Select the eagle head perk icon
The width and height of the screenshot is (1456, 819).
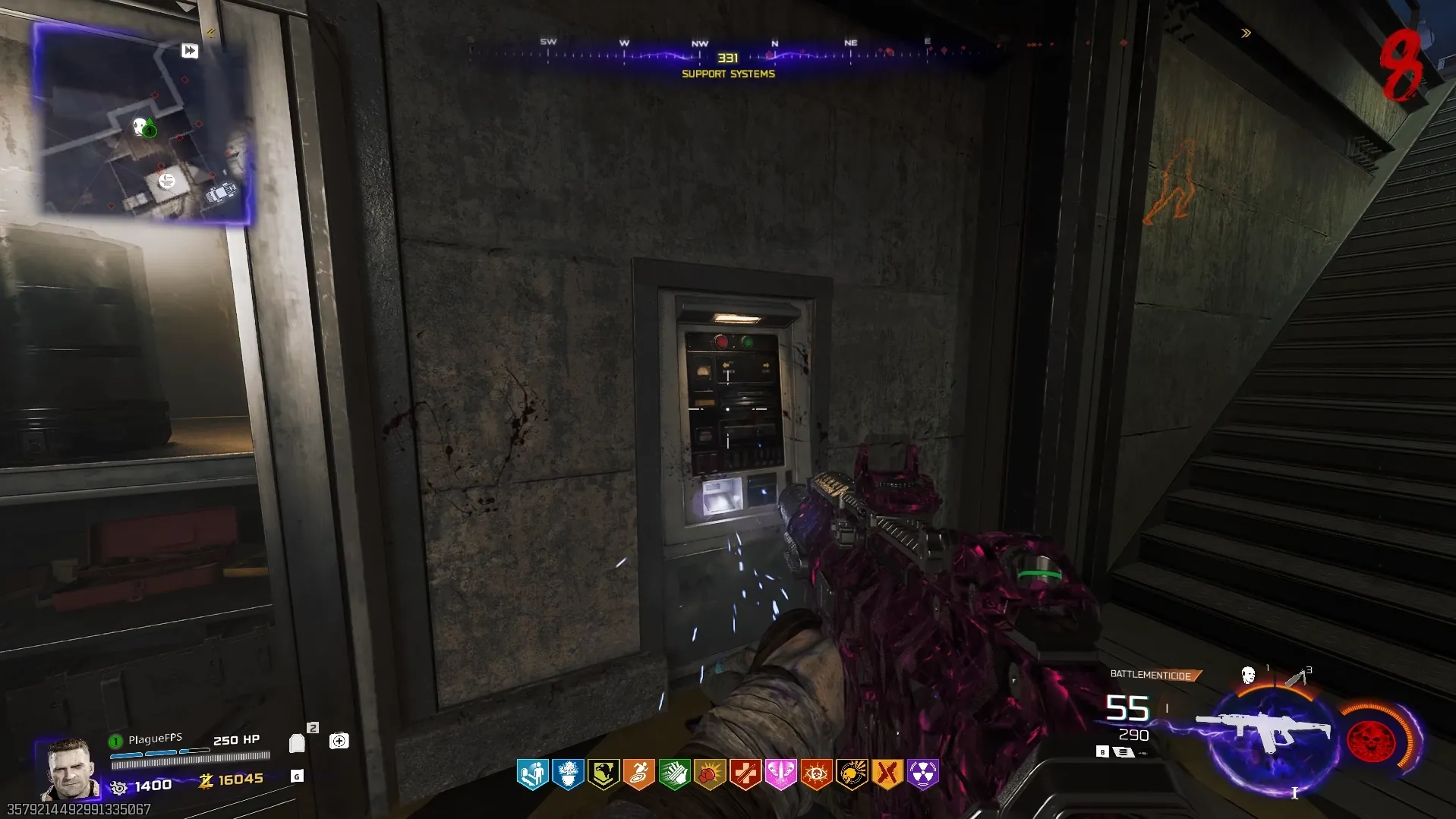click(604, 774)
